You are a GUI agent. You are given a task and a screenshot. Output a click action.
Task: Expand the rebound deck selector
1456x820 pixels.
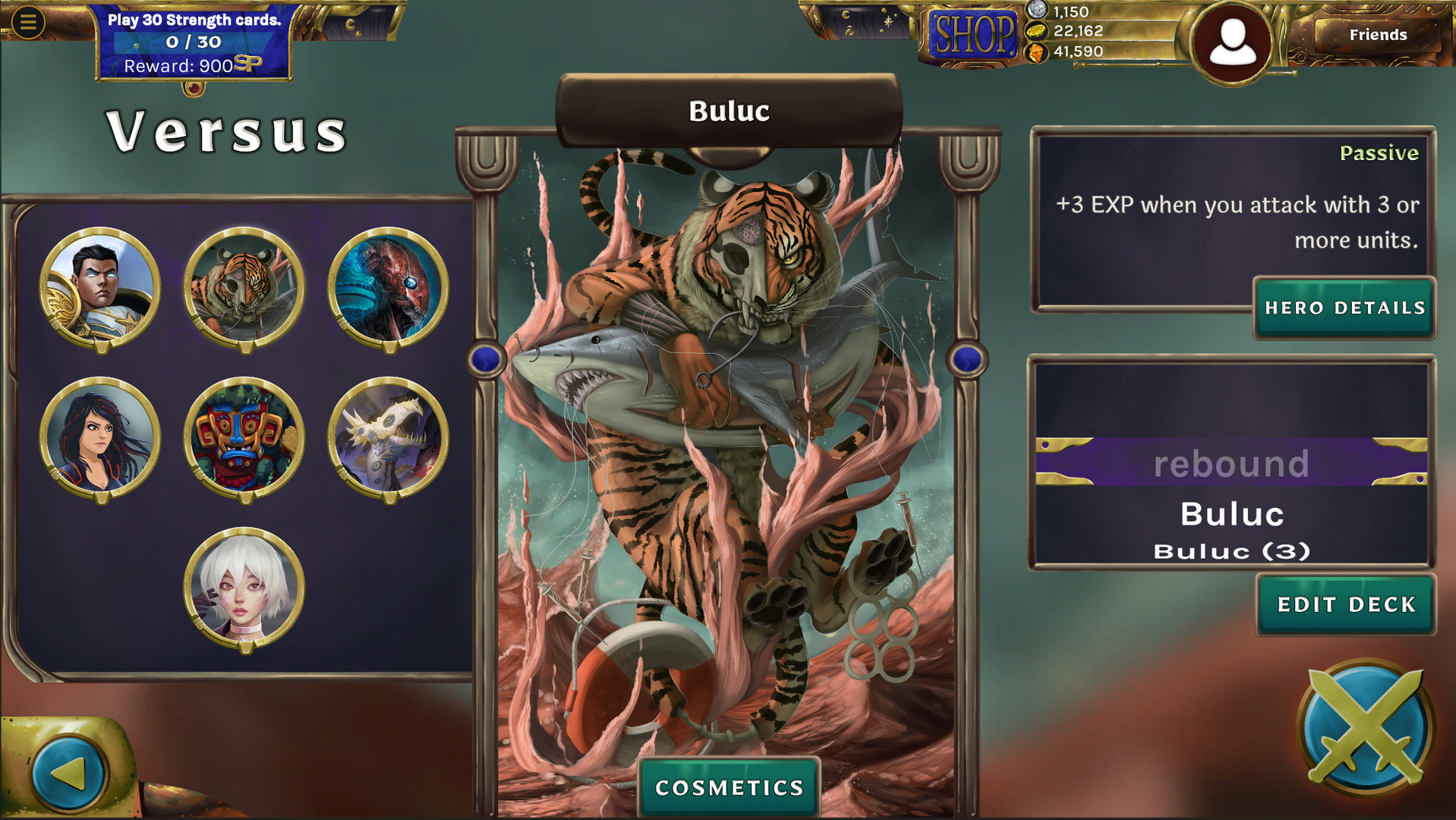pos(1231,464)
